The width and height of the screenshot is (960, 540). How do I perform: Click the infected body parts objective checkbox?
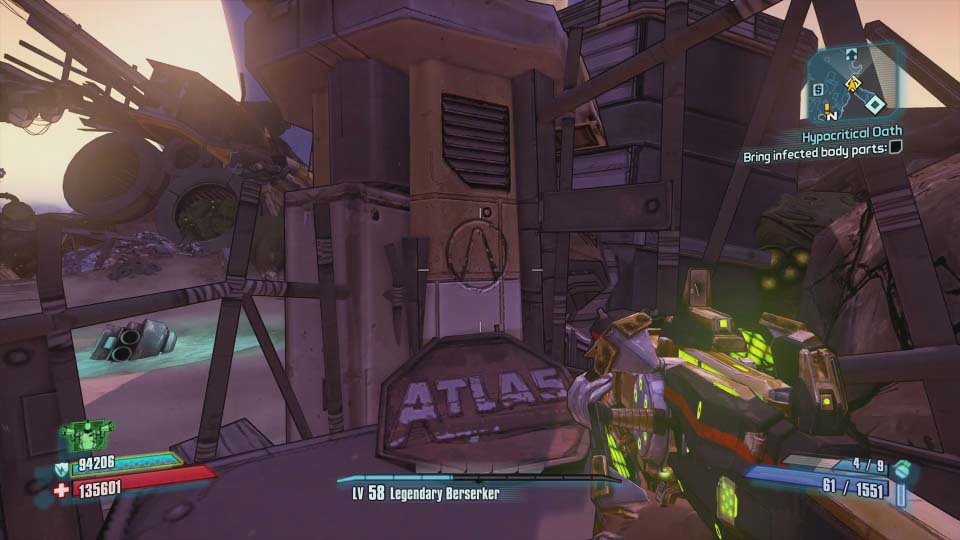895,150
